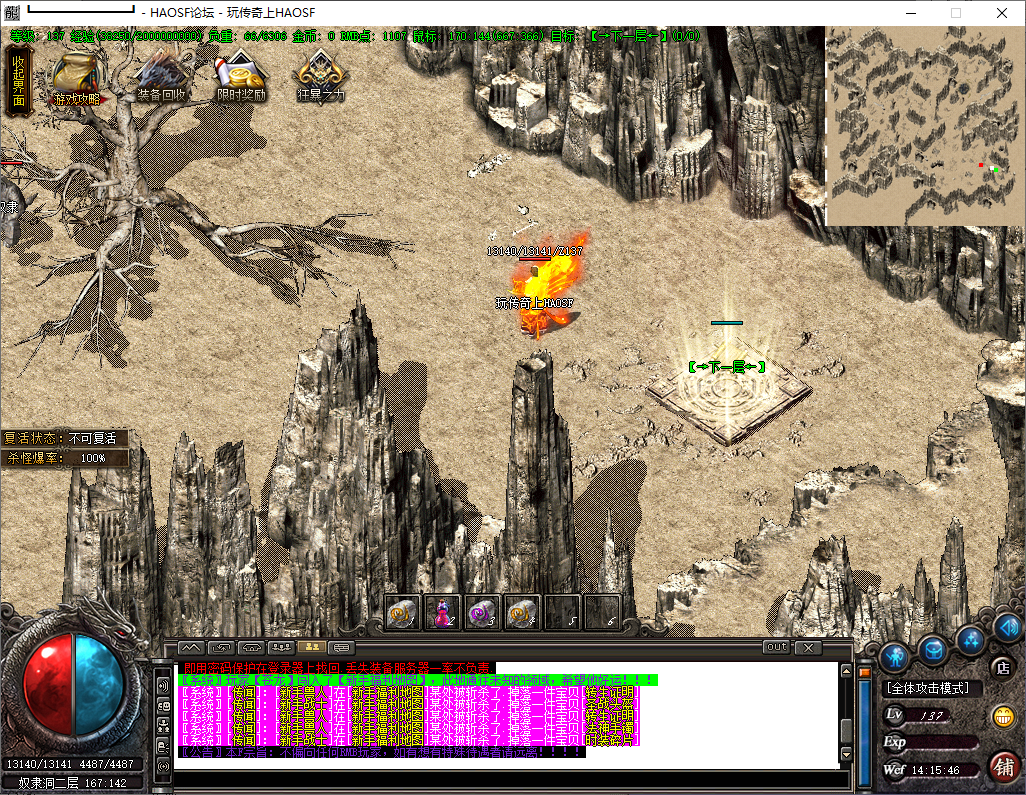This screenshot has width=1026, height=795.
Task: Open the 限时奖励 timed rewards icon
Action: point(241,78)
